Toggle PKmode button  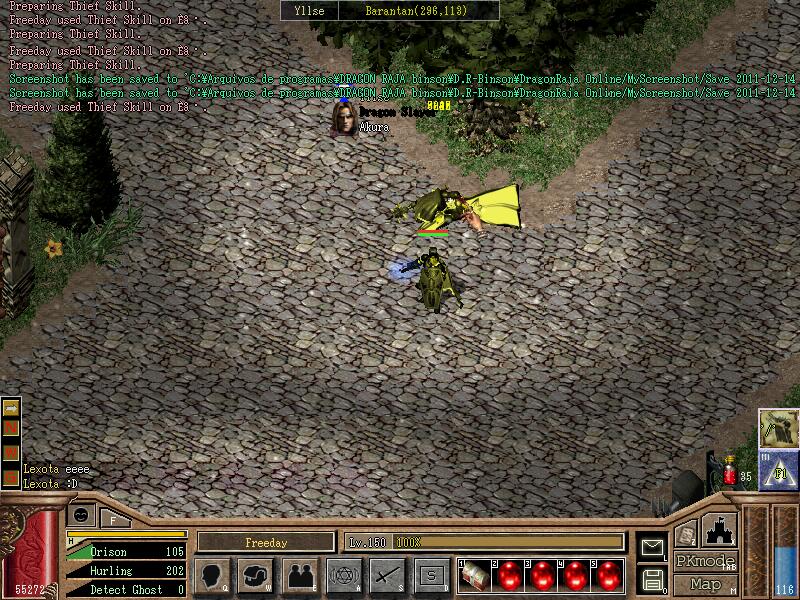pyautogui.click(x=705, y=562)
